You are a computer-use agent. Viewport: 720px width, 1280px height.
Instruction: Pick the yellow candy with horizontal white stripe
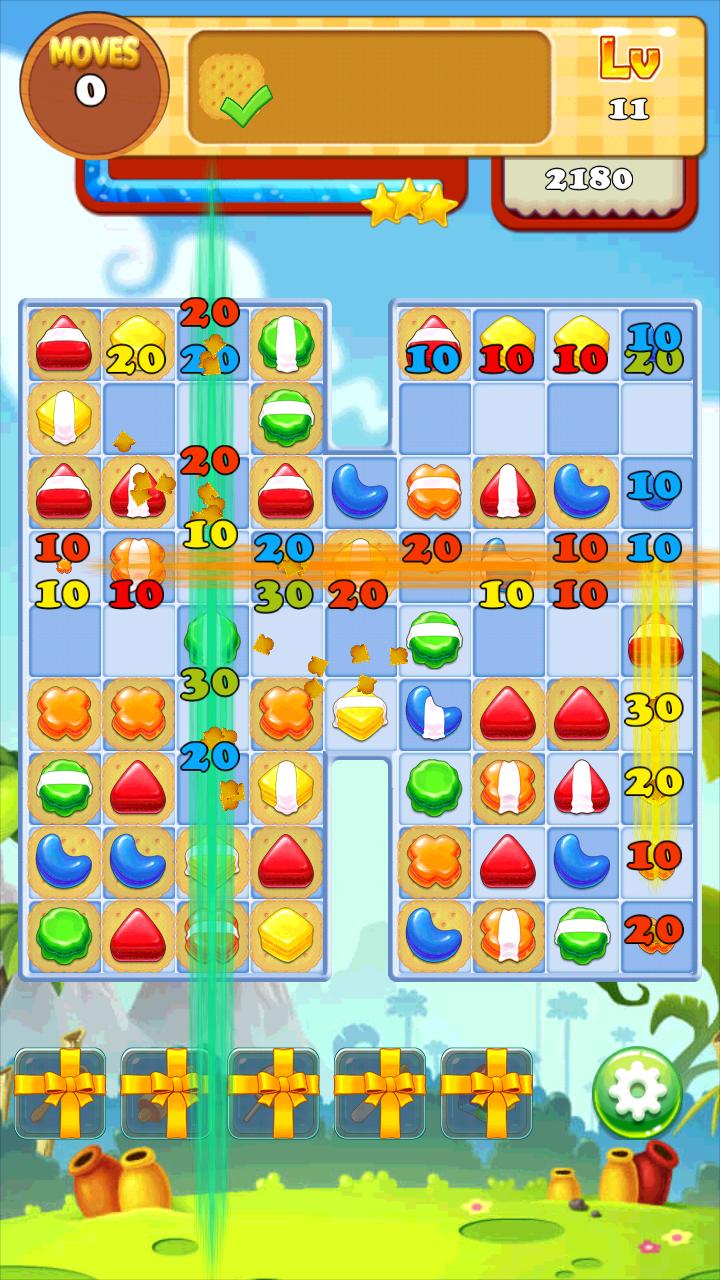pos(359,714)
